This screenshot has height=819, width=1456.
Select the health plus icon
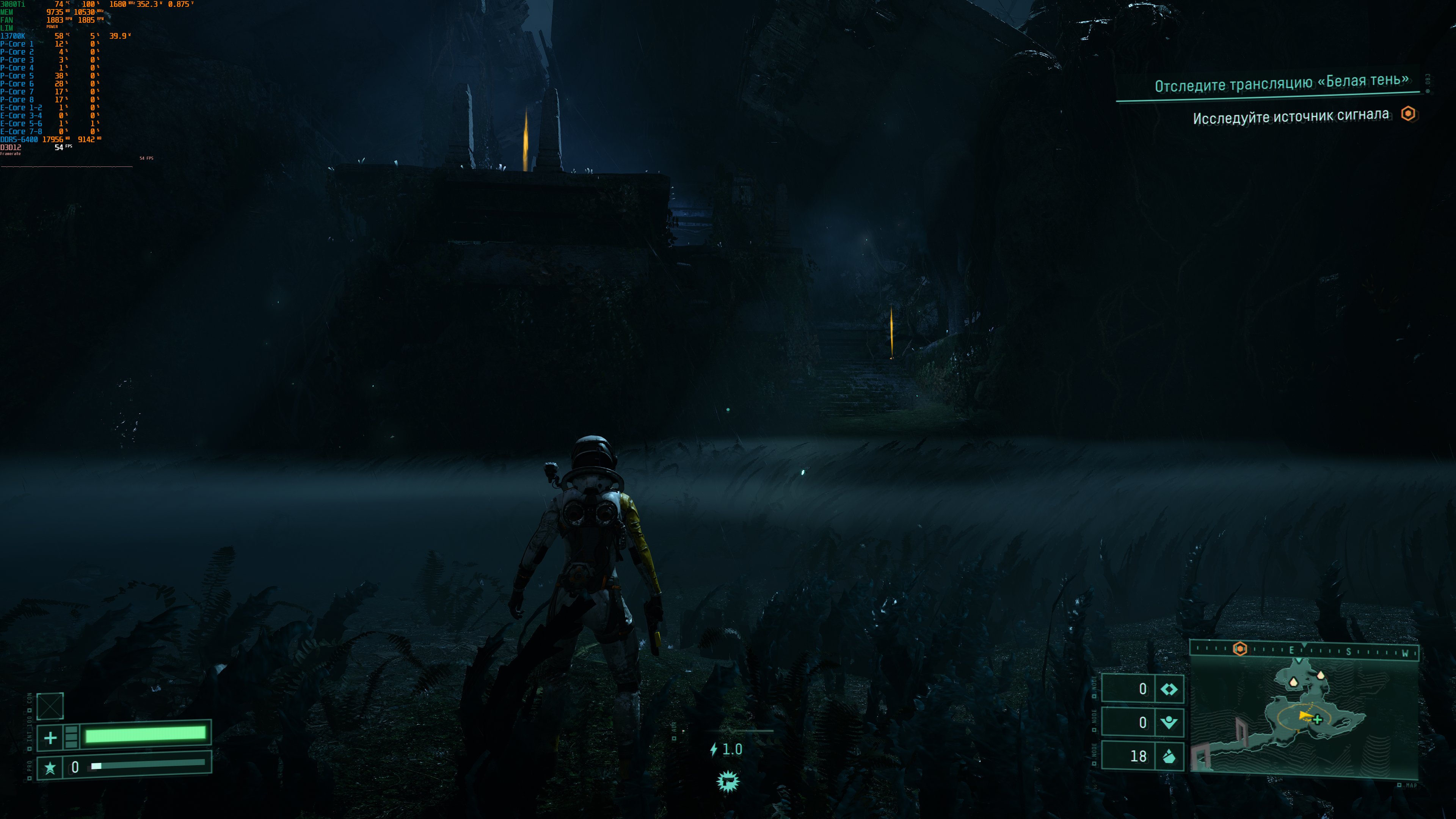(50, 737)
